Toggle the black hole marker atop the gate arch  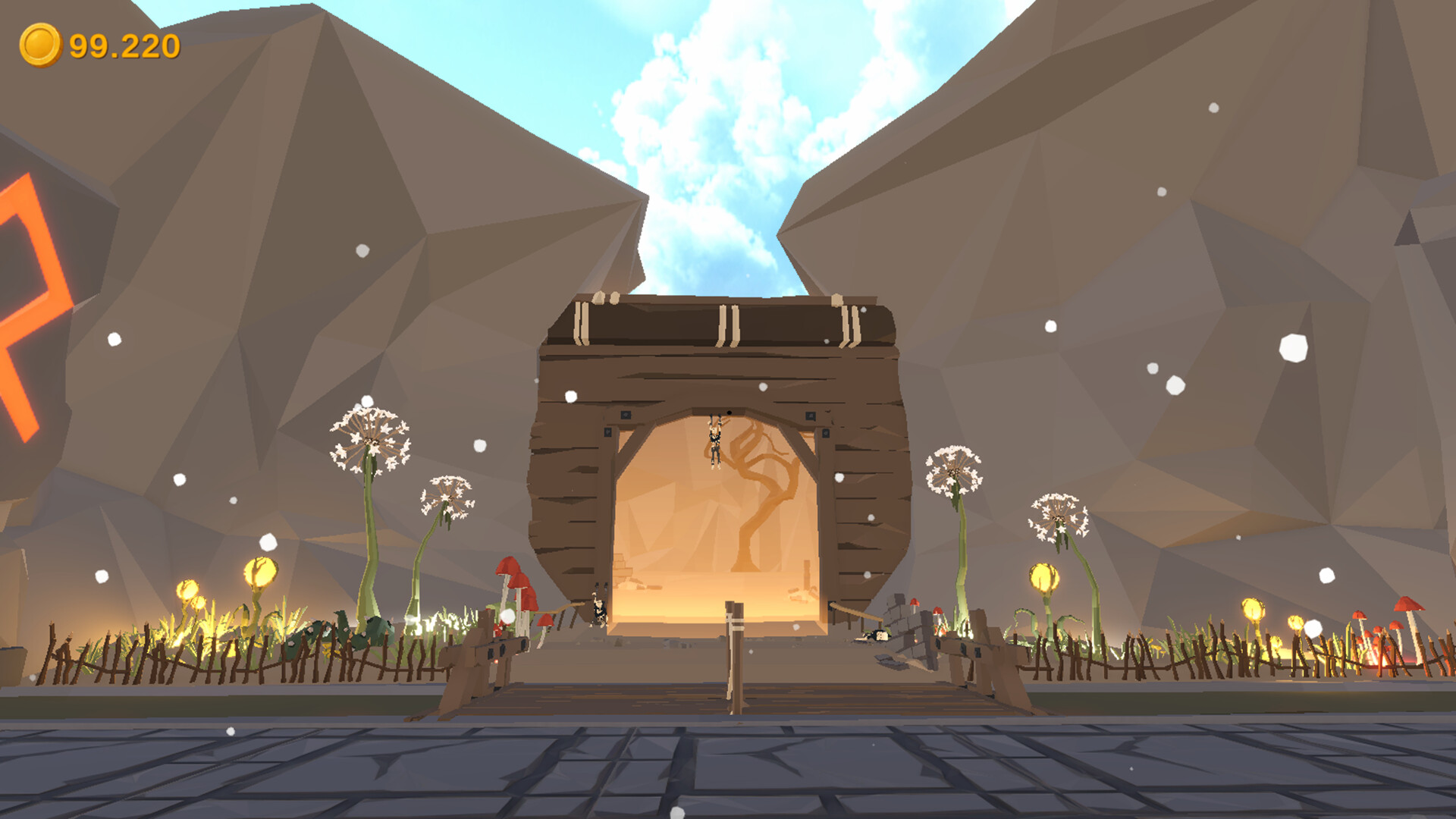pos(730,412)
